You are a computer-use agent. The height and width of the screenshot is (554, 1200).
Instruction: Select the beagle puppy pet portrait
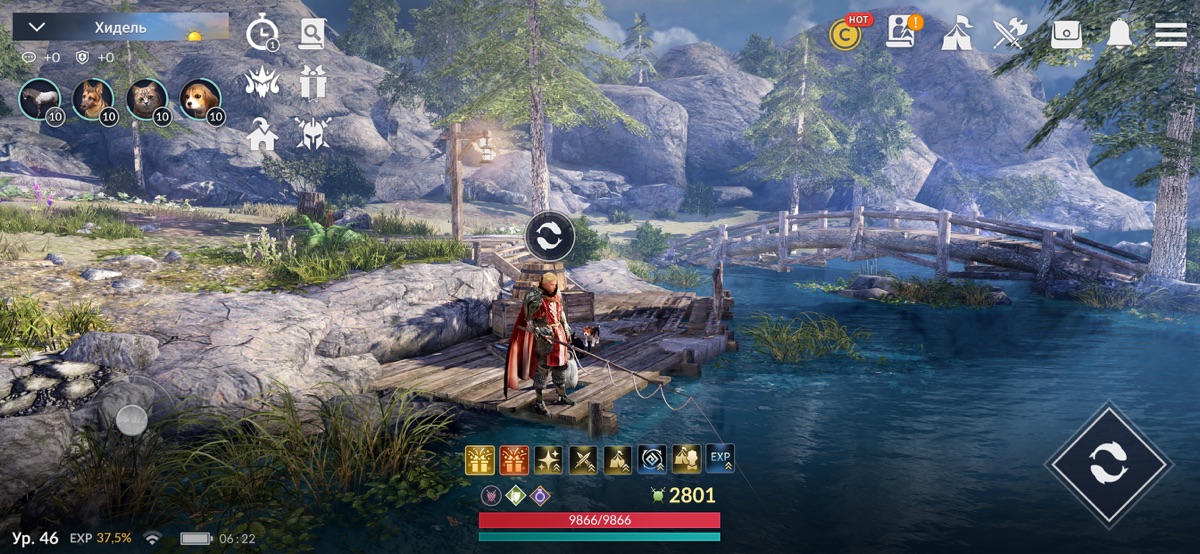[200, 99]
